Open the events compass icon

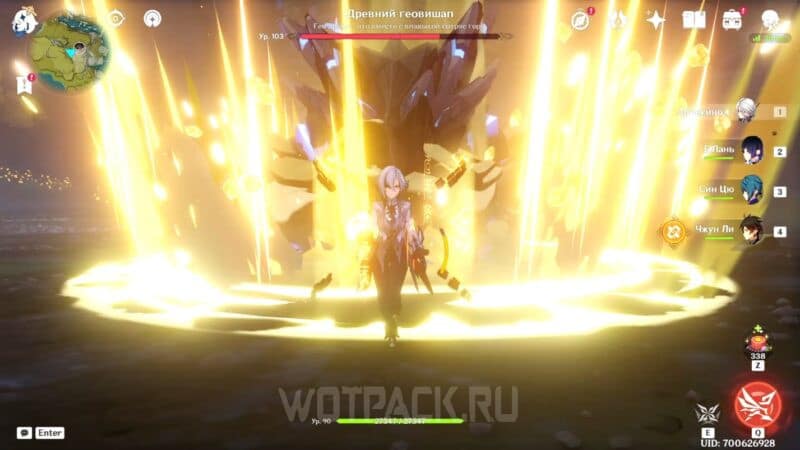click(580, 20)
